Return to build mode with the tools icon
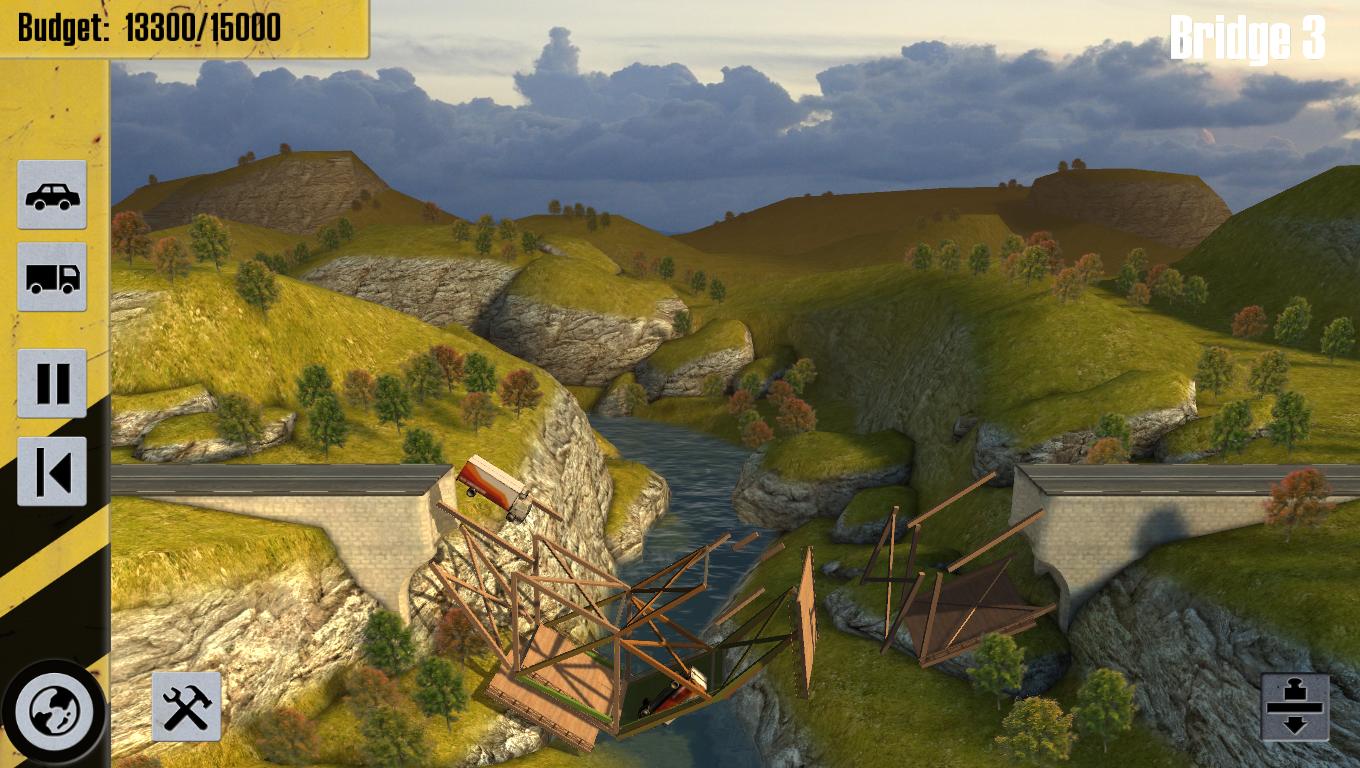The height and width of the screenshot is (768, 1360). [x=186, y=706]
